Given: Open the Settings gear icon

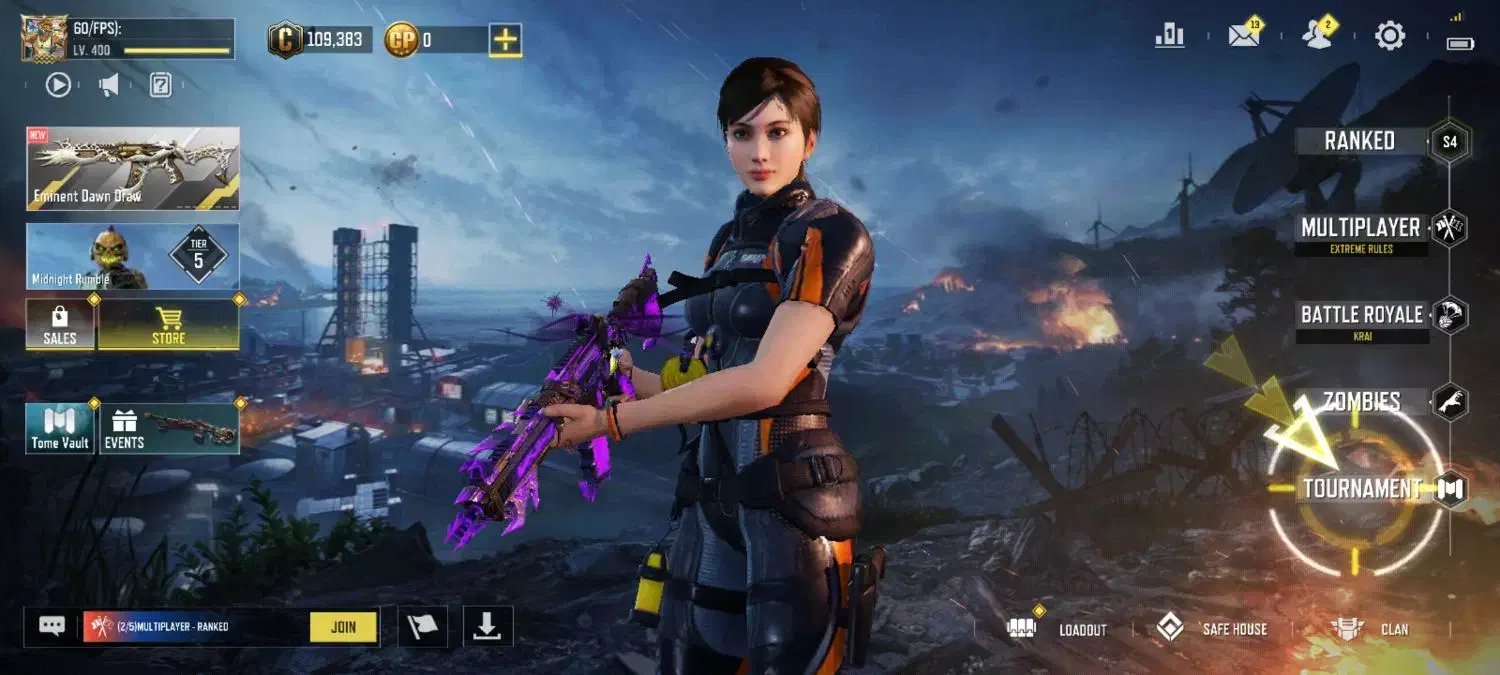Looking at the screenshot, I should 1390,37.
